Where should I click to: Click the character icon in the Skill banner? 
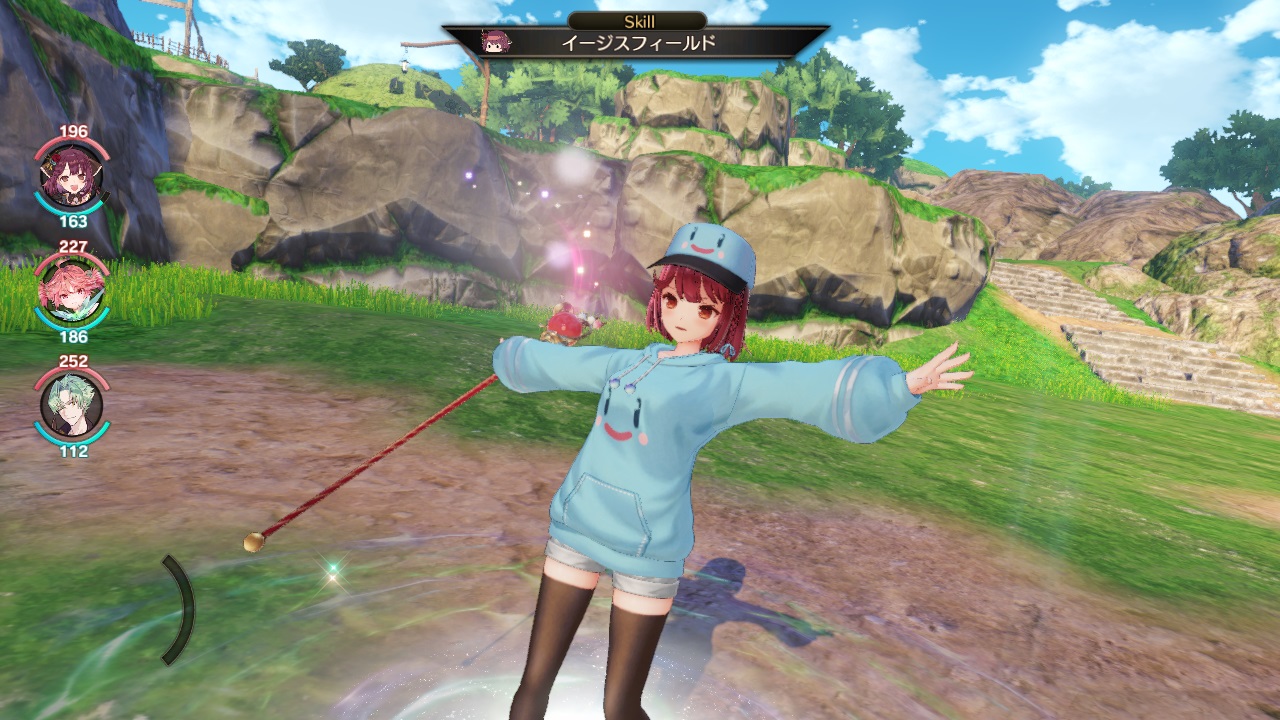[493, 43]
